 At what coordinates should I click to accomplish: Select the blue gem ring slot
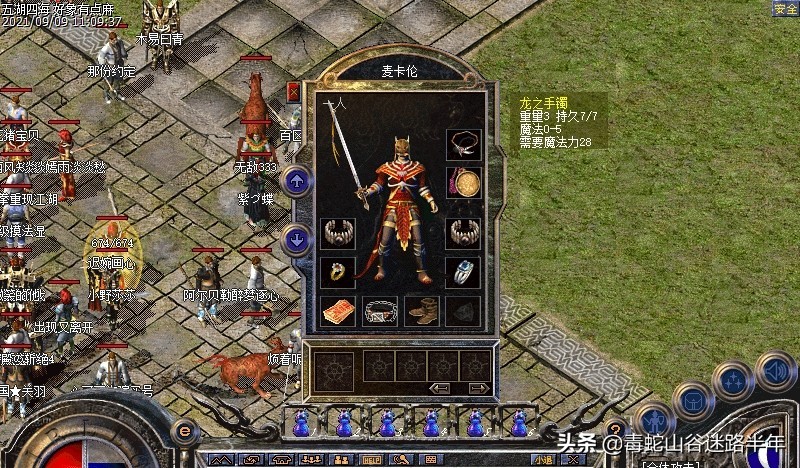463,271
